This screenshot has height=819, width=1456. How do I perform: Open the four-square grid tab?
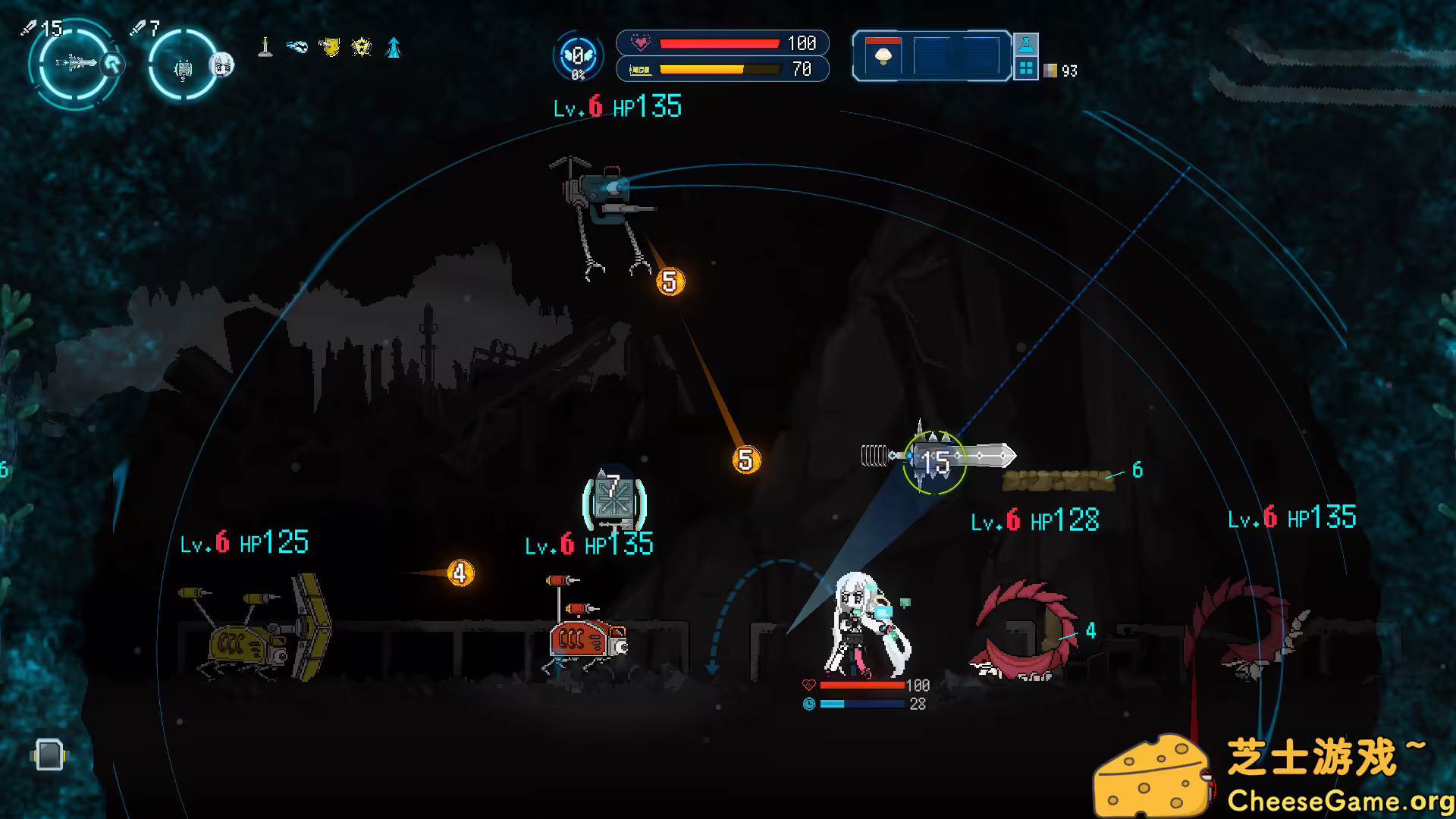[1026, 68]
